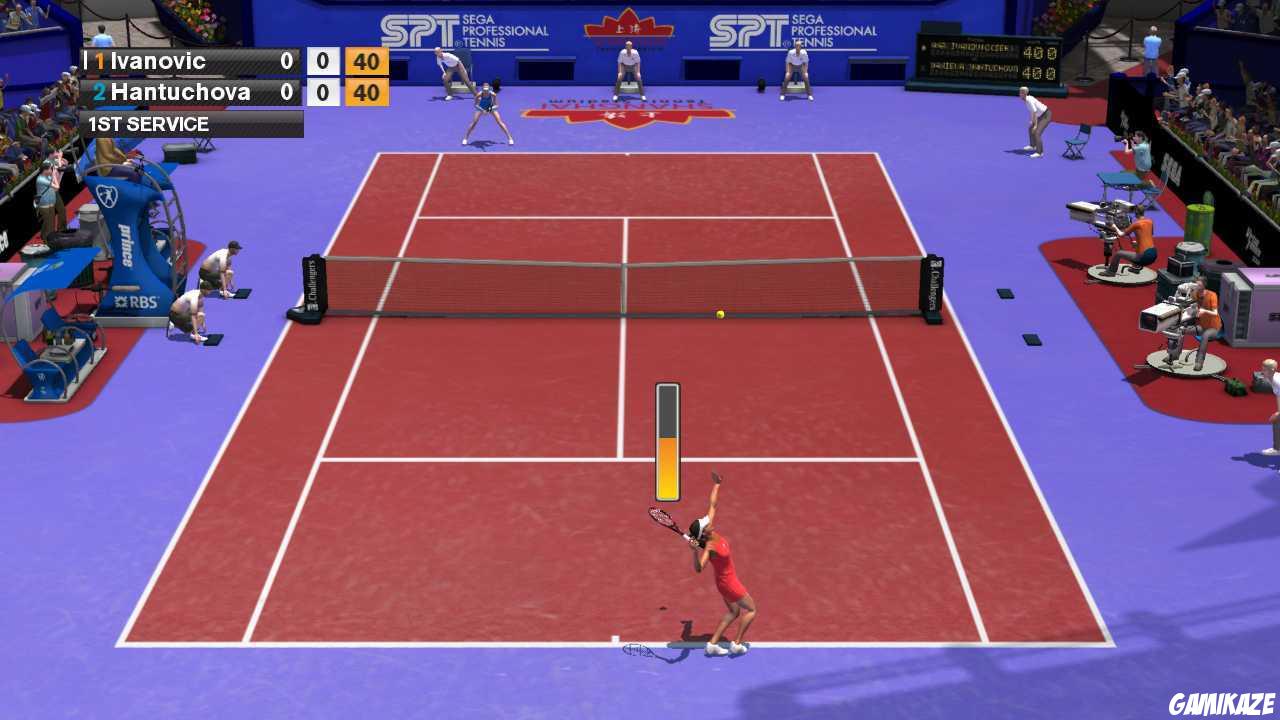Click the orange 40 point box for Hantuchova
1280x720 pixels.
(x=366, y=92)
